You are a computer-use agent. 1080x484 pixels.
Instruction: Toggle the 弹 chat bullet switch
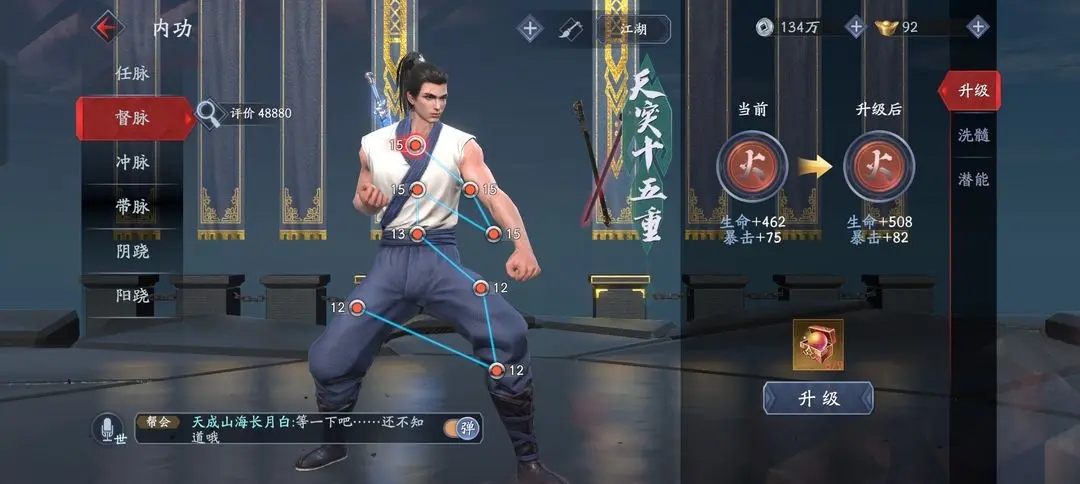[x=465, y=428]
